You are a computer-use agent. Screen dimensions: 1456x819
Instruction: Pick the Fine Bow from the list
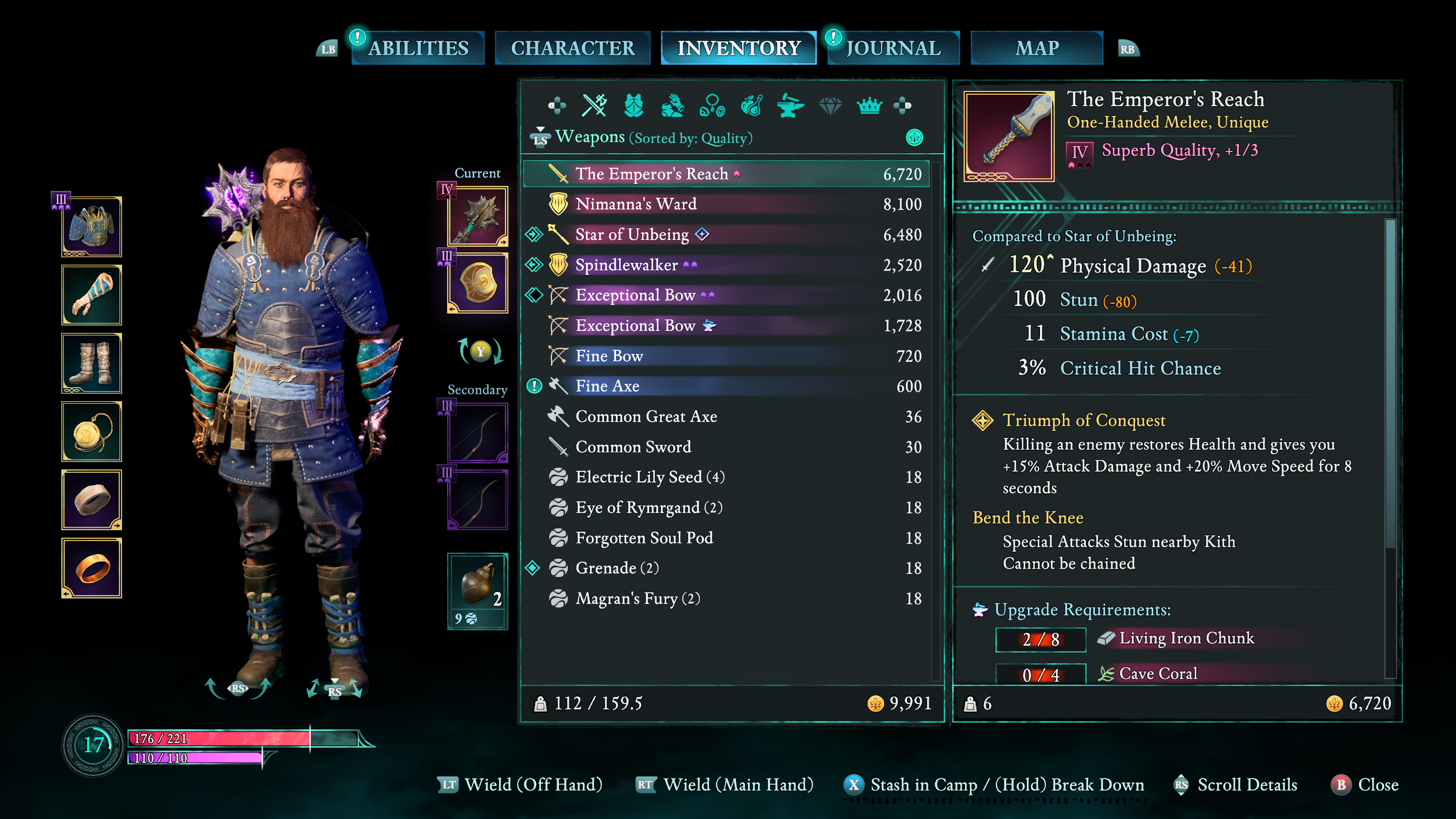pos(609,356)
